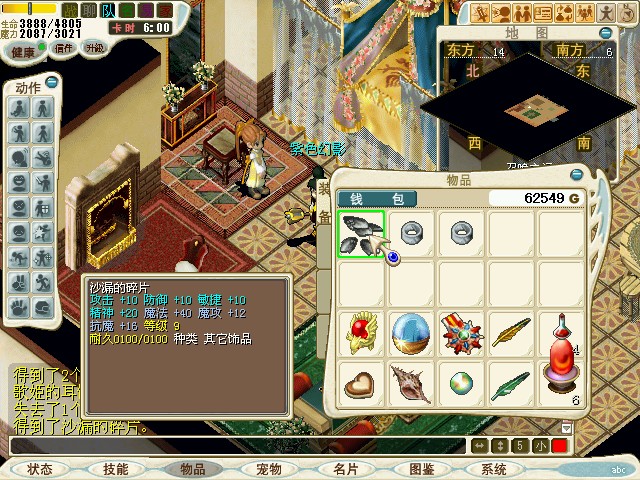Viewport: 640px width, 480px height.
Task: Open the 名片 name card menu
Action: click(x=346, y=469)
